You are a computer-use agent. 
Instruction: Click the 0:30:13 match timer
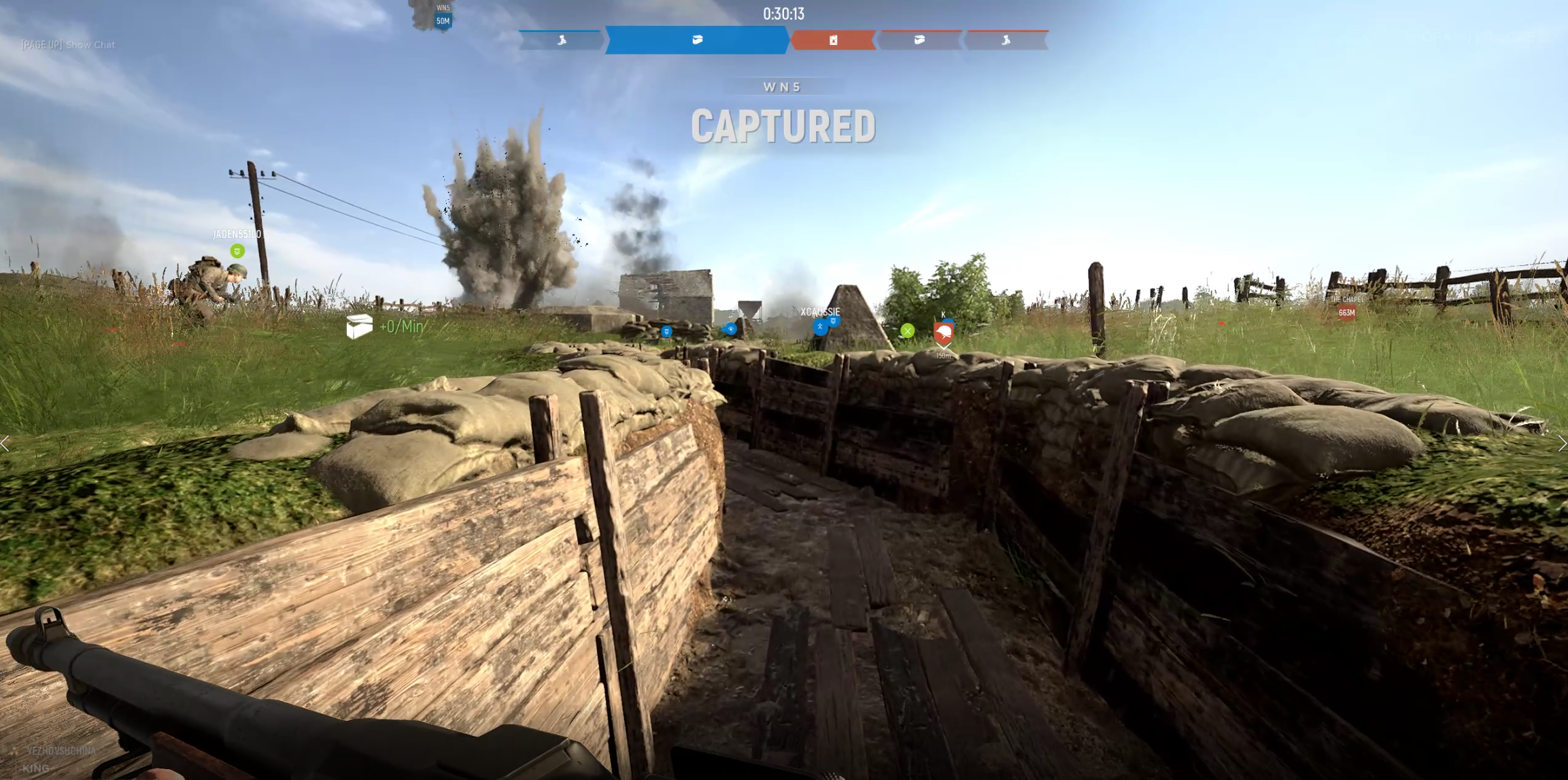pos(783,14)
